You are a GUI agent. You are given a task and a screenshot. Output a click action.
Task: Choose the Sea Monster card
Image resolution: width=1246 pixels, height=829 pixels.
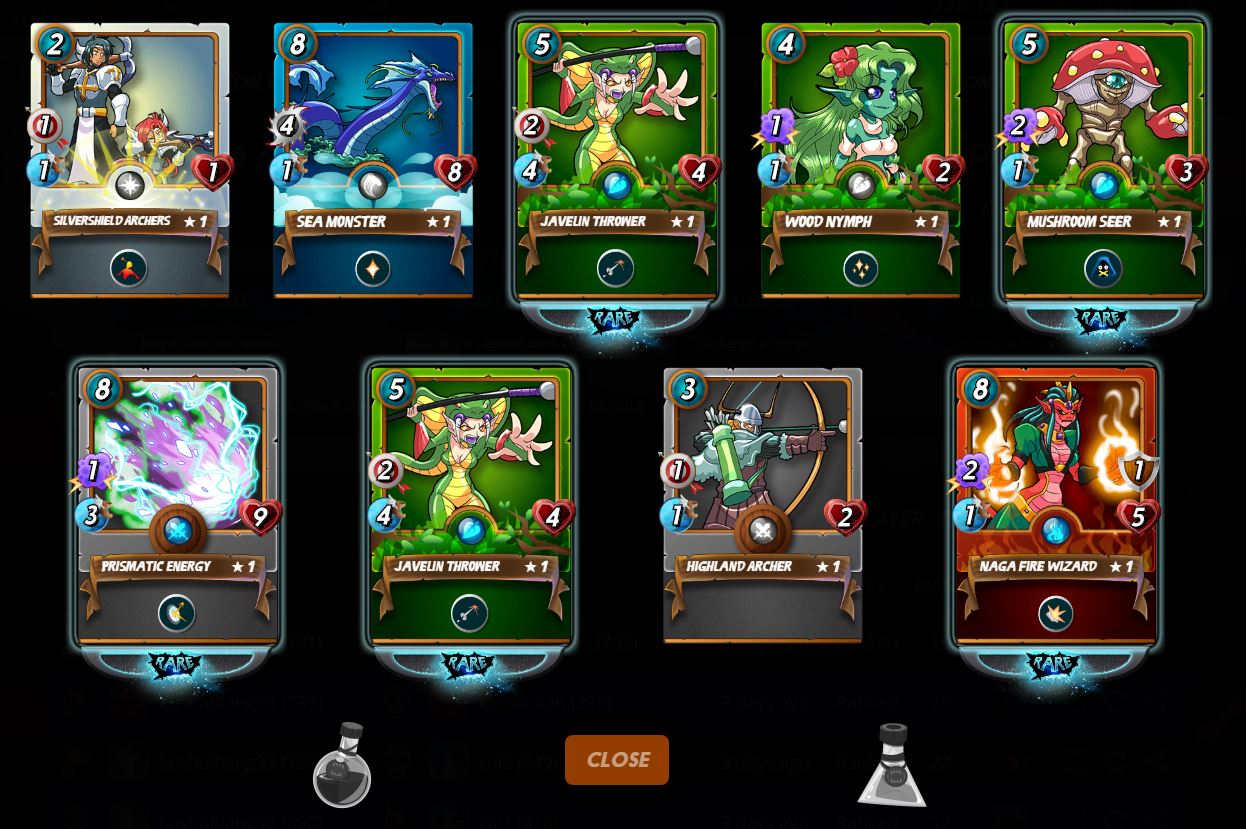click(x=373, y=160)
